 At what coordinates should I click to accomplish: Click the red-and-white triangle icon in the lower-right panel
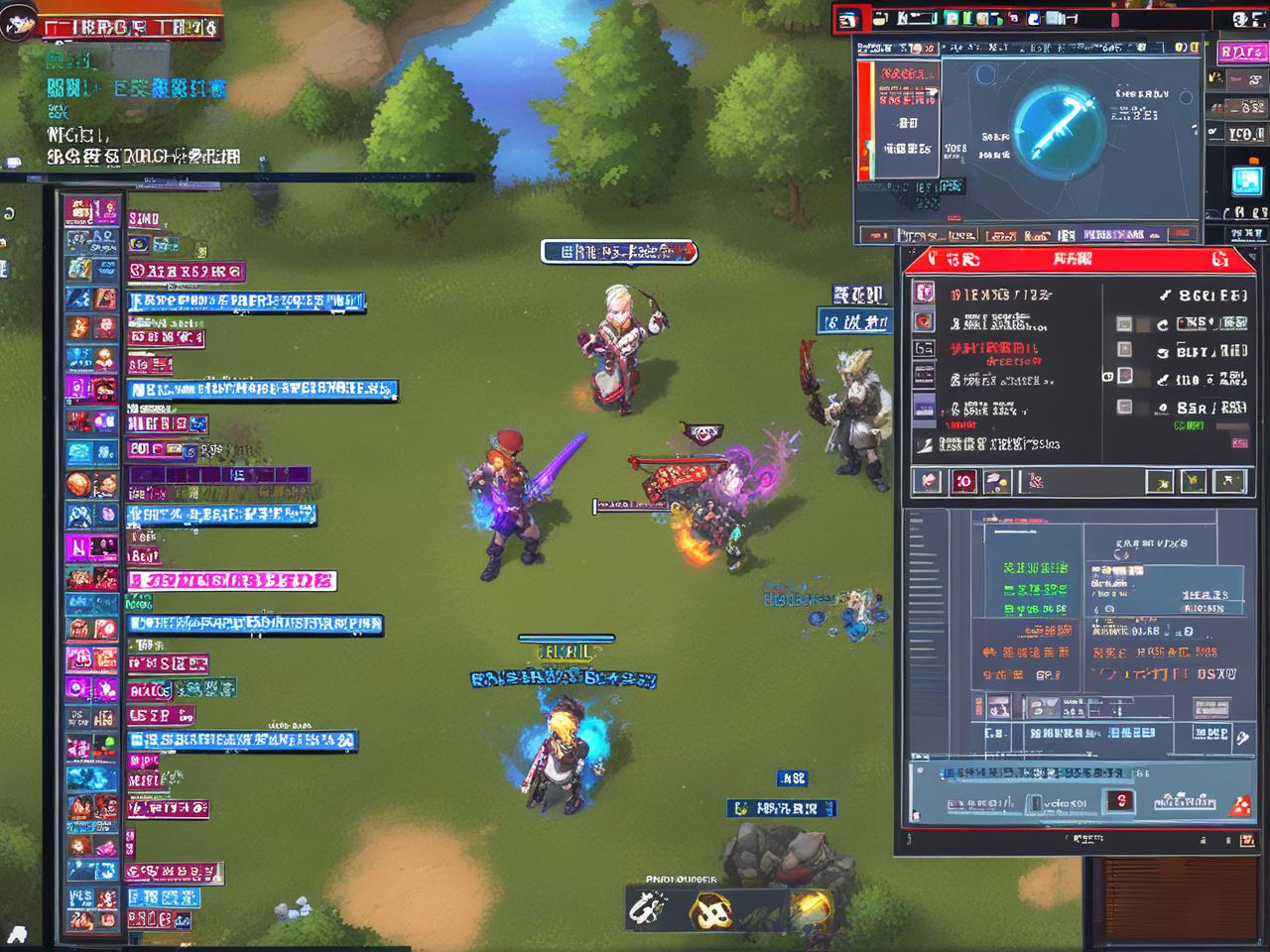(1239, 804)
